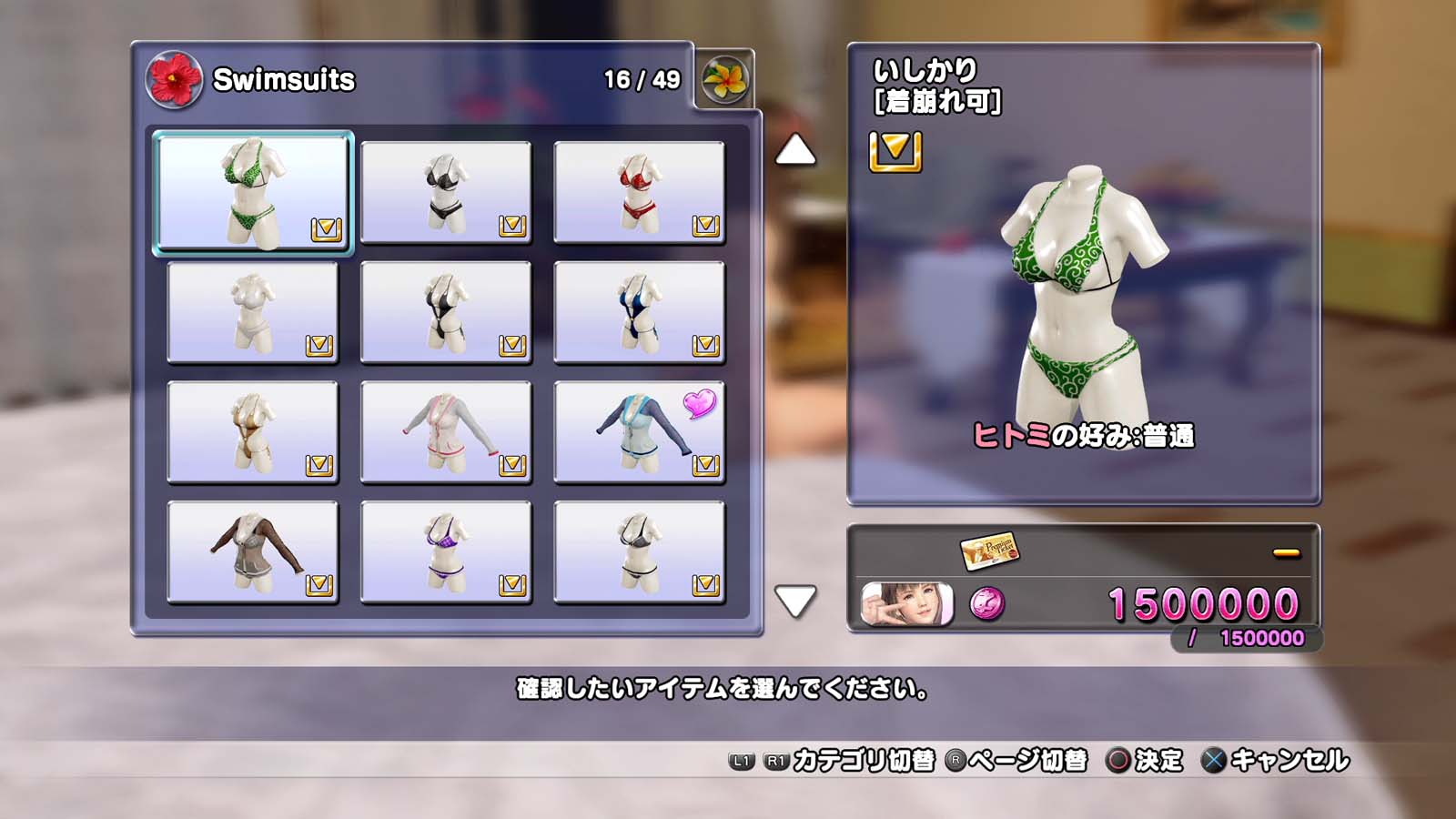Screen dimensions: 1456x819
Task: Pick the purple bikini swimsuit
Action: 446,552
